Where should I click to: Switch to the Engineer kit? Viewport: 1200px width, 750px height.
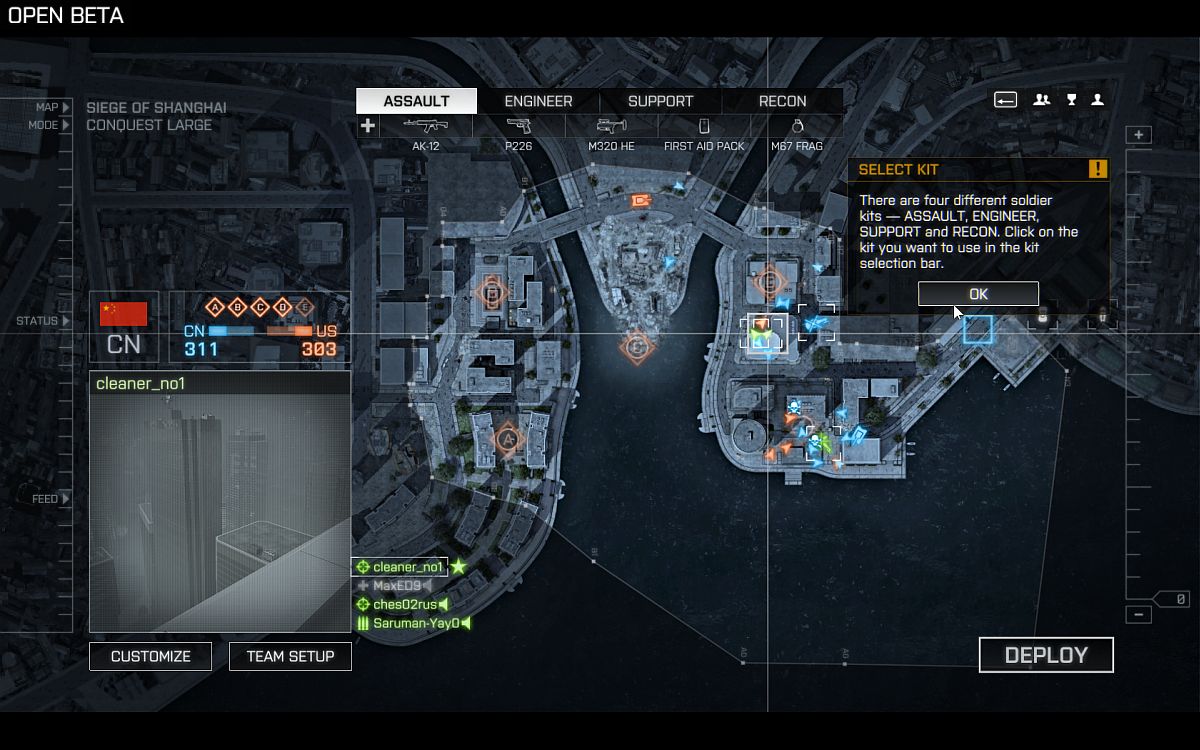coord(538,101)
